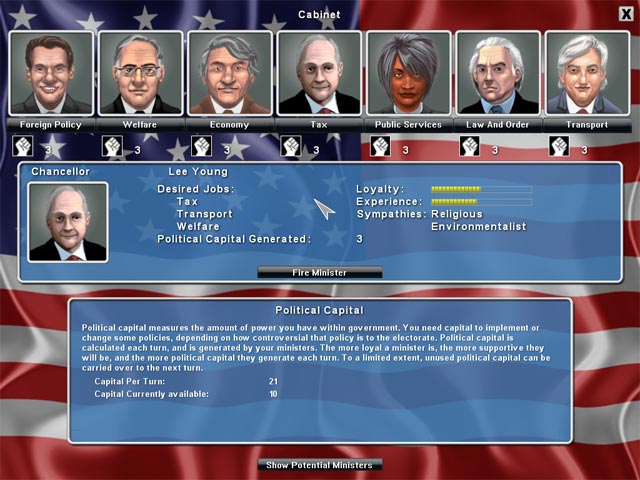Screen dimensions: 640x480
Task: Select the Public Services minister portrait
Action: pyautogui.click(x=408, y=74)
